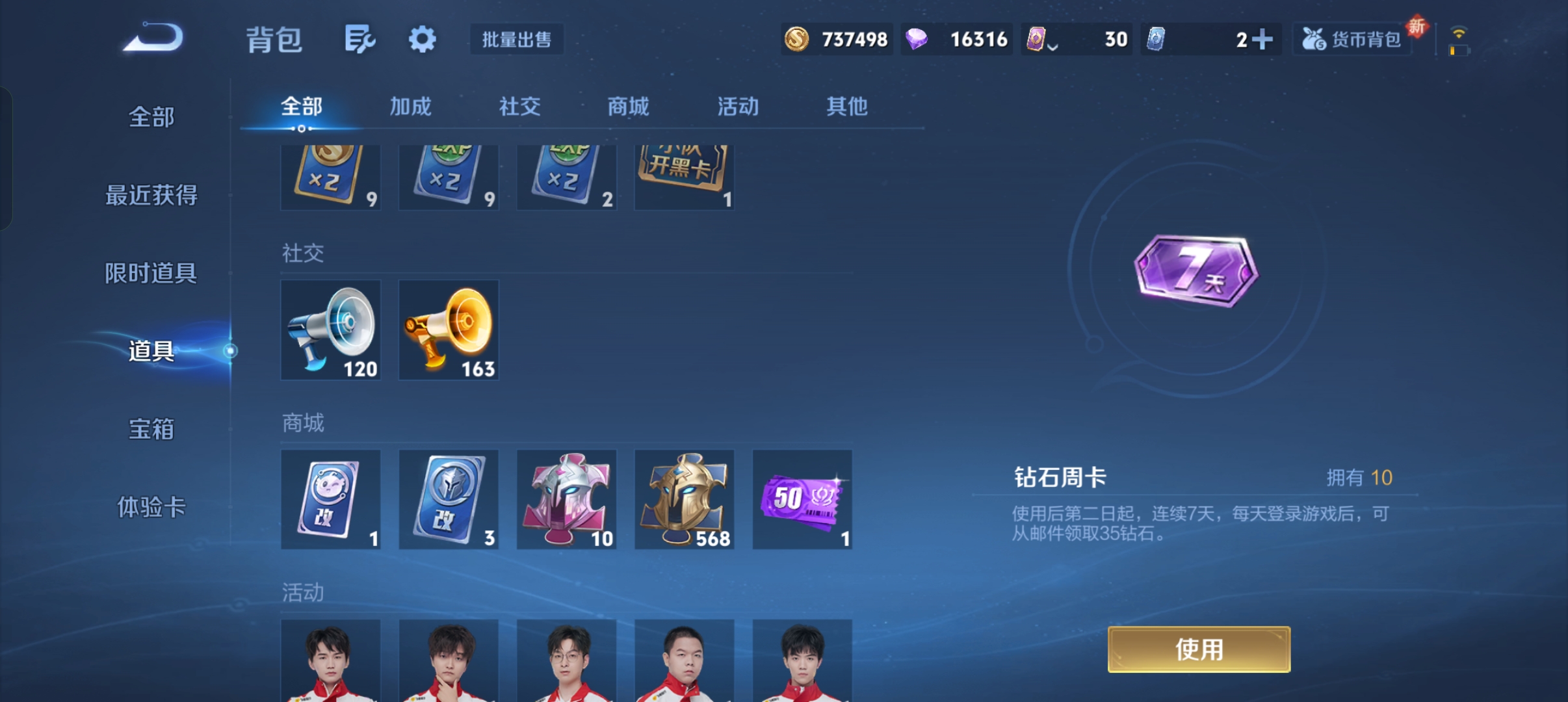
Task: Select the 50 purple coupon item
Action: point(802,499)
